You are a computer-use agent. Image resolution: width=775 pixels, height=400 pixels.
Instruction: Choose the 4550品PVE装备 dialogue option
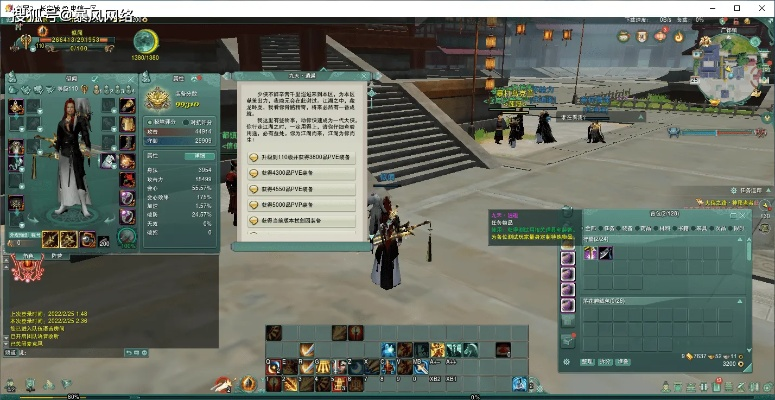(300, 188)
